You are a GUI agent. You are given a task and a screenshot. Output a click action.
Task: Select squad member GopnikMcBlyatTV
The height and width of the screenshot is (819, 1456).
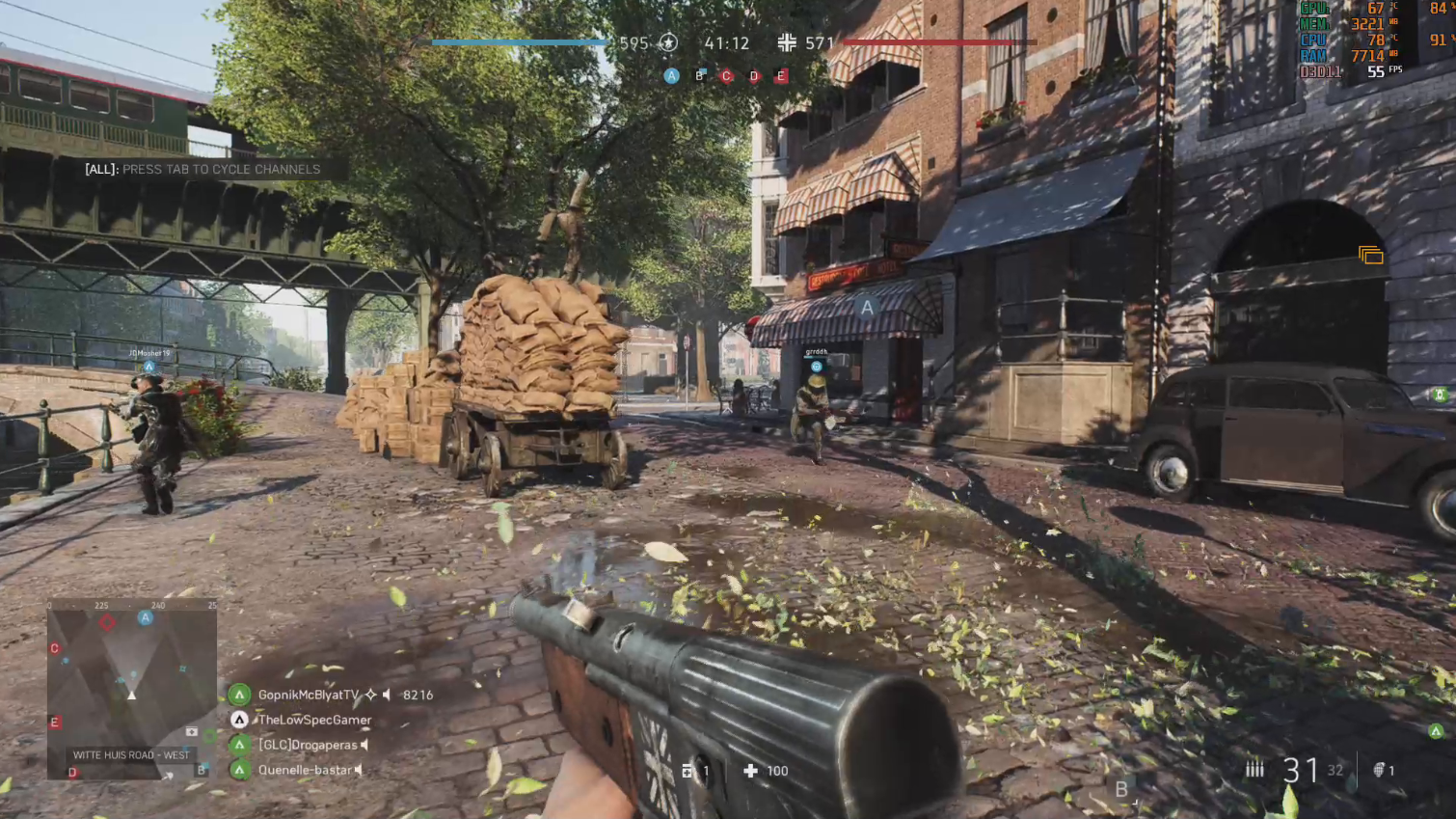(307, 695)
